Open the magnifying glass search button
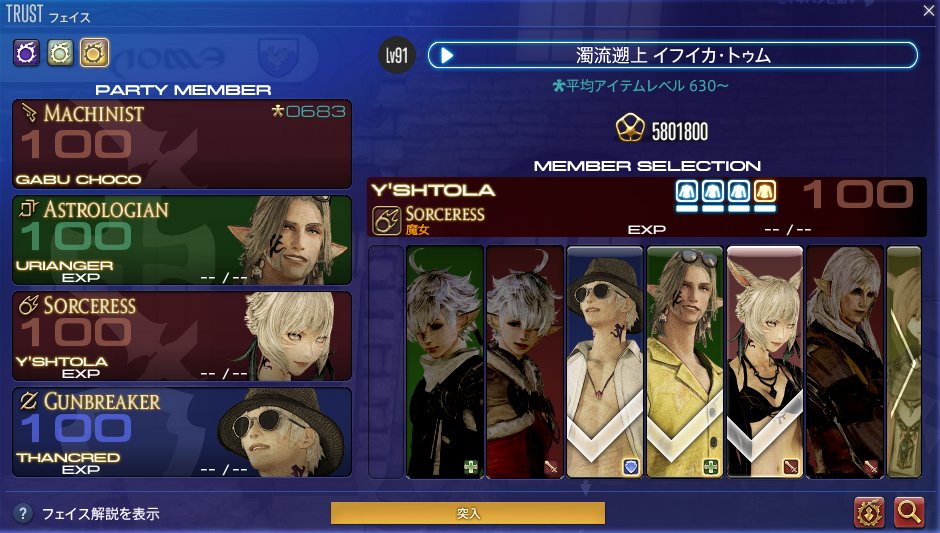This screenshot has width=940, height=533. pyautogui.click(x=909, y=512)
